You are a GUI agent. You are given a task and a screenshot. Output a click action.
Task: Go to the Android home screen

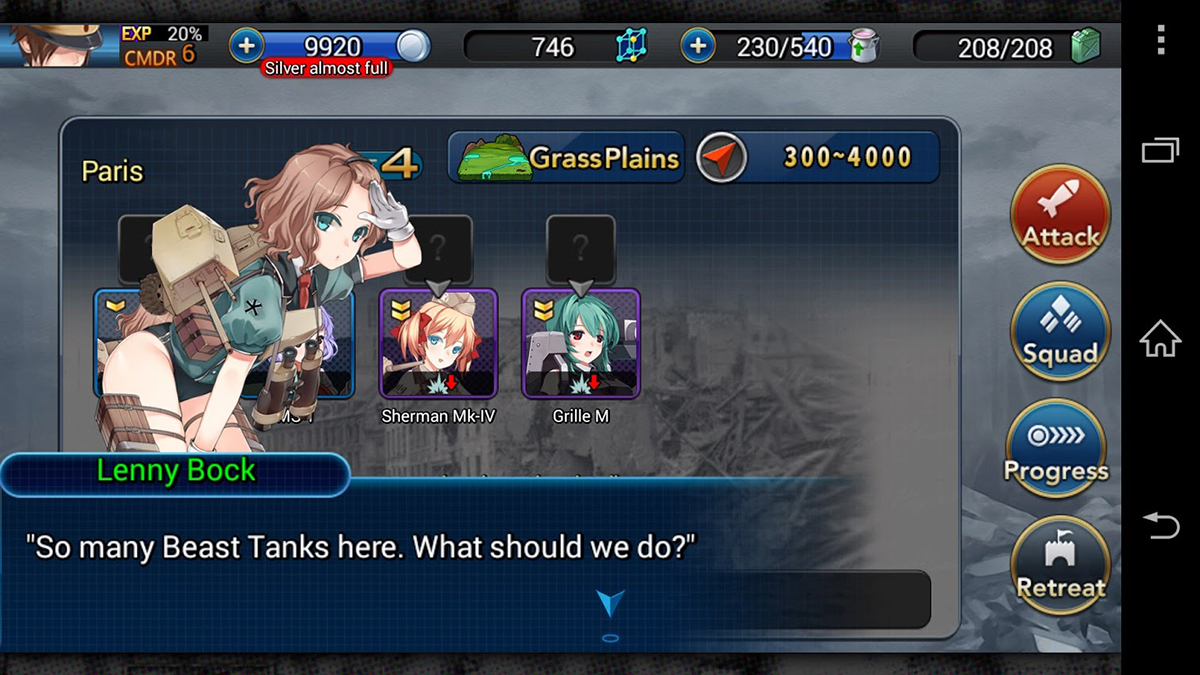(x=1160, y=339)
